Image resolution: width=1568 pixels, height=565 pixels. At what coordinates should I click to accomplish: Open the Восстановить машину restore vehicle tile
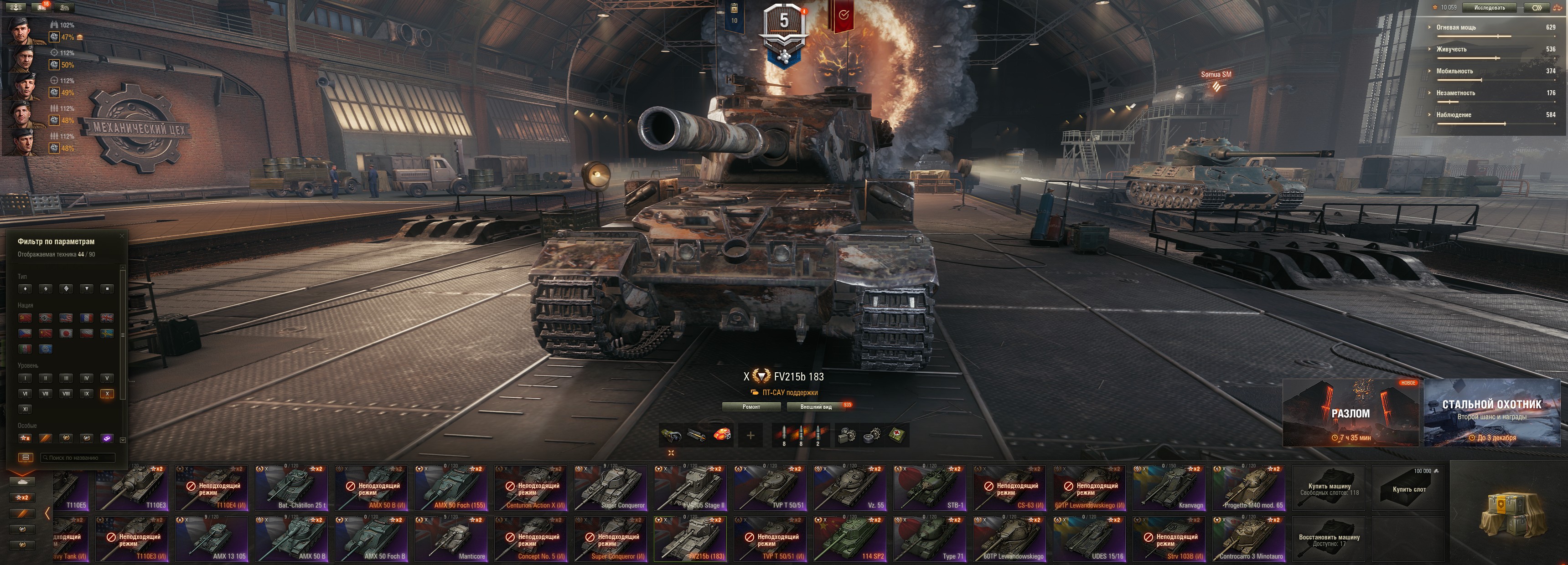[x=1329, y=539]
